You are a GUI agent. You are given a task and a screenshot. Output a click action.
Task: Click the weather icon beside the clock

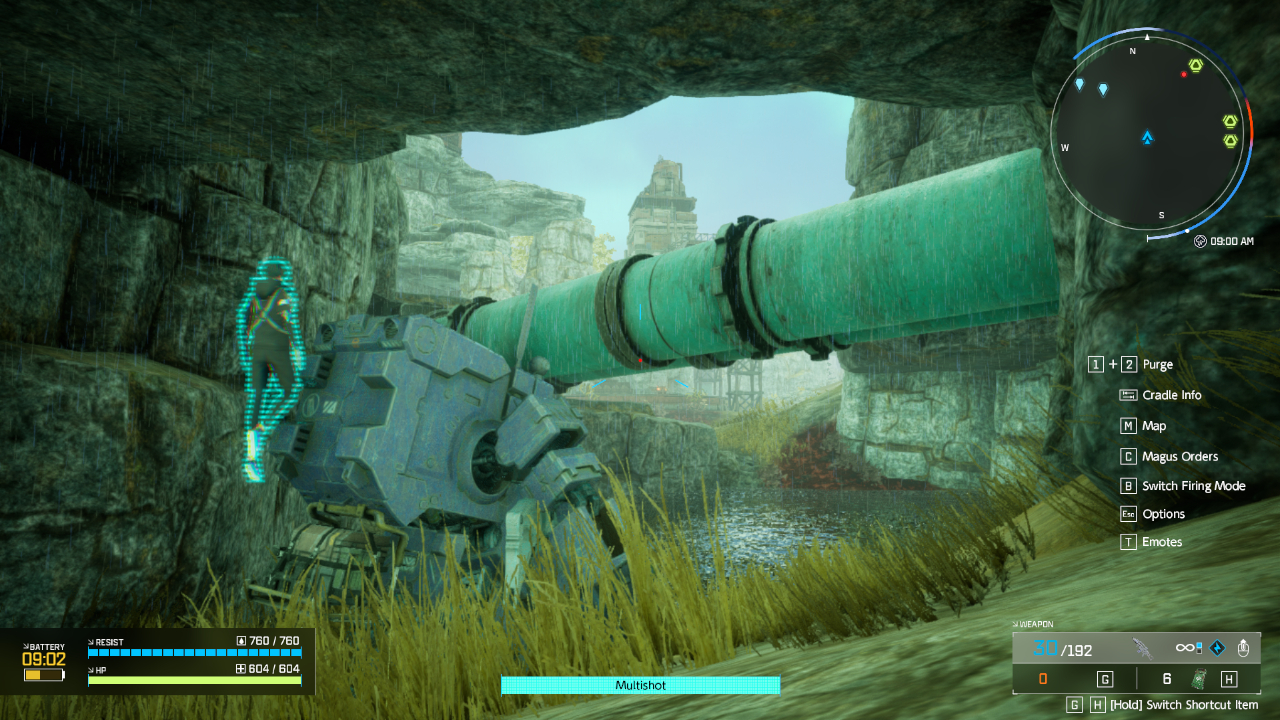click(x=1199, y=241)
